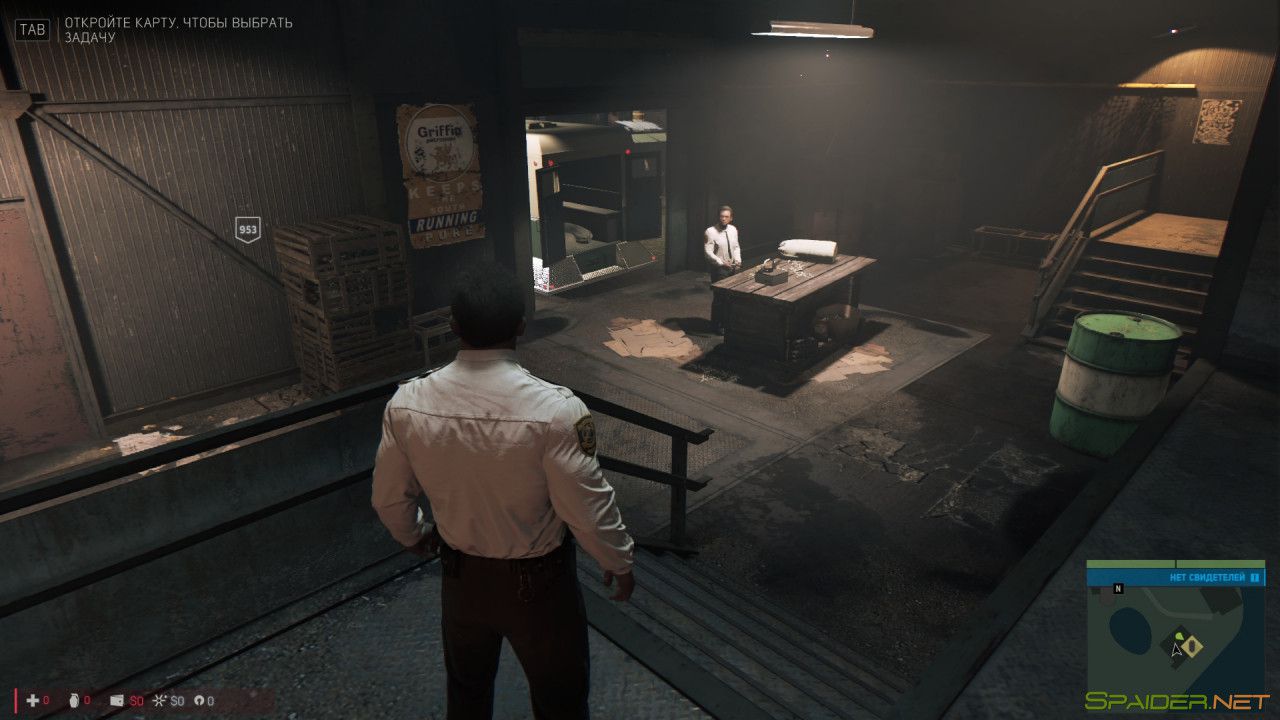
Task: Click the wallet icon showing $0
Action: (116, 701)
